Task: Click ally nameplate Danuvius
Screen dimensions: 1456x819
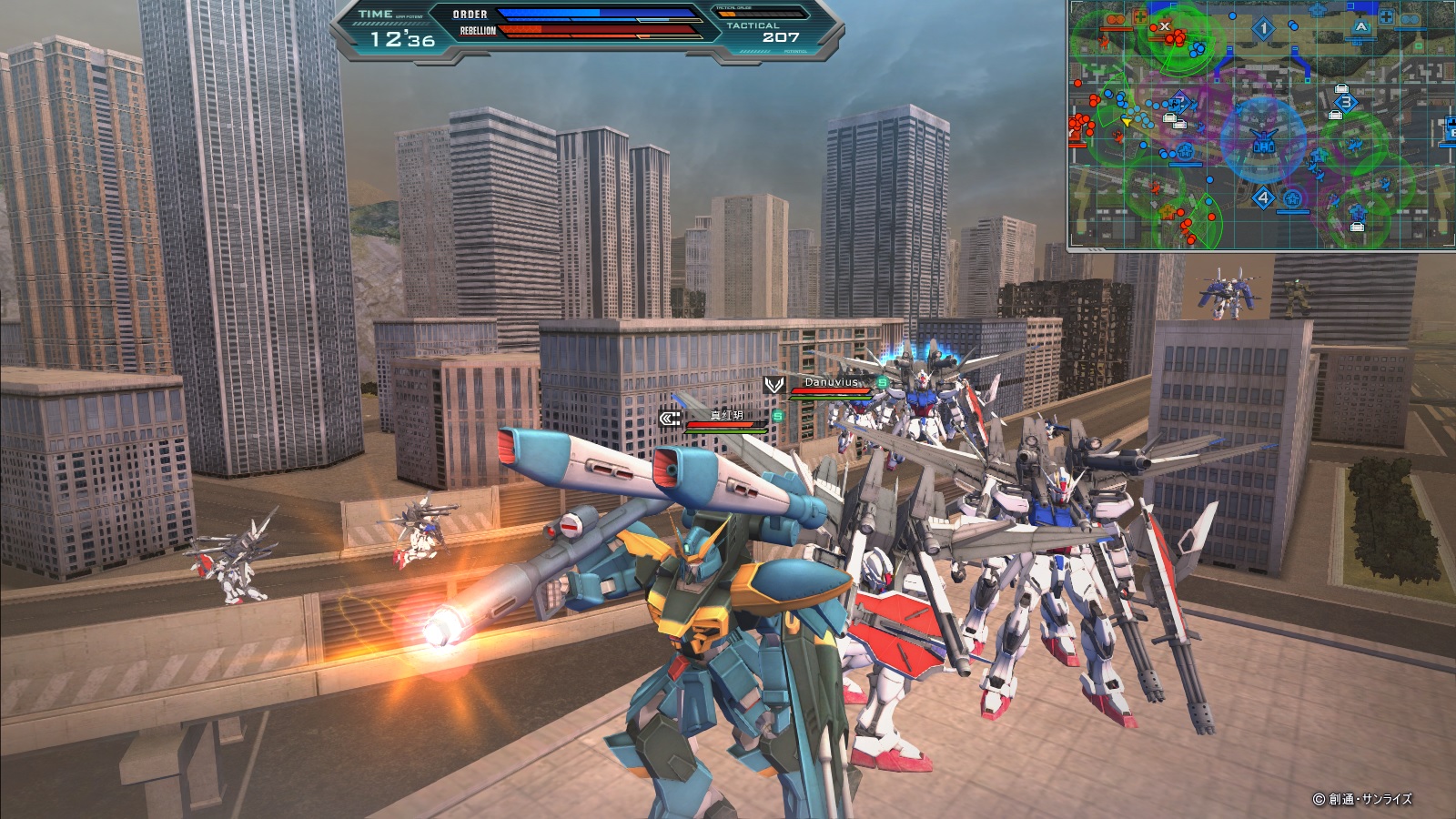Action: tap(831, 382)
